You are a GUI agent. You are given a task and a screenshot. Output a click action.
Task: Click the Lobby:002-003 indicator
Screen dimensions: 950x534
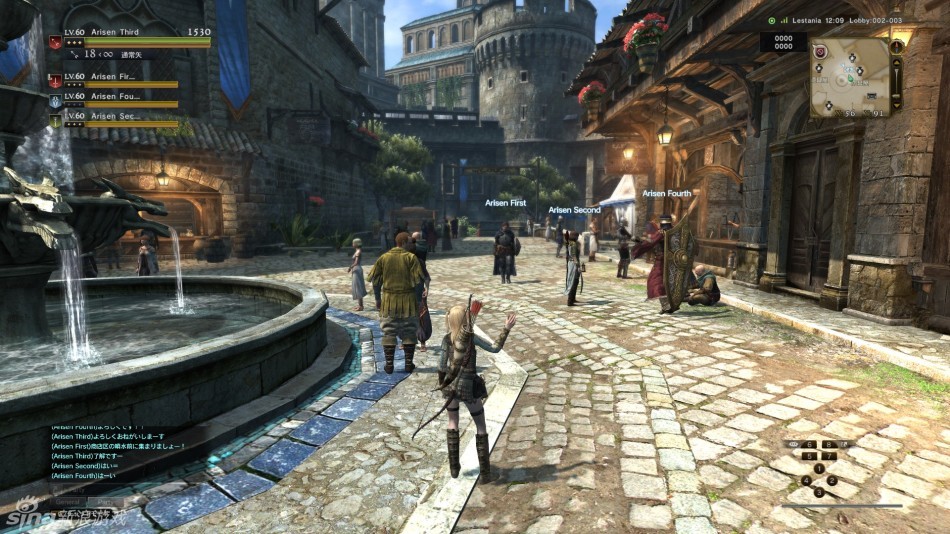pos(875,20)
